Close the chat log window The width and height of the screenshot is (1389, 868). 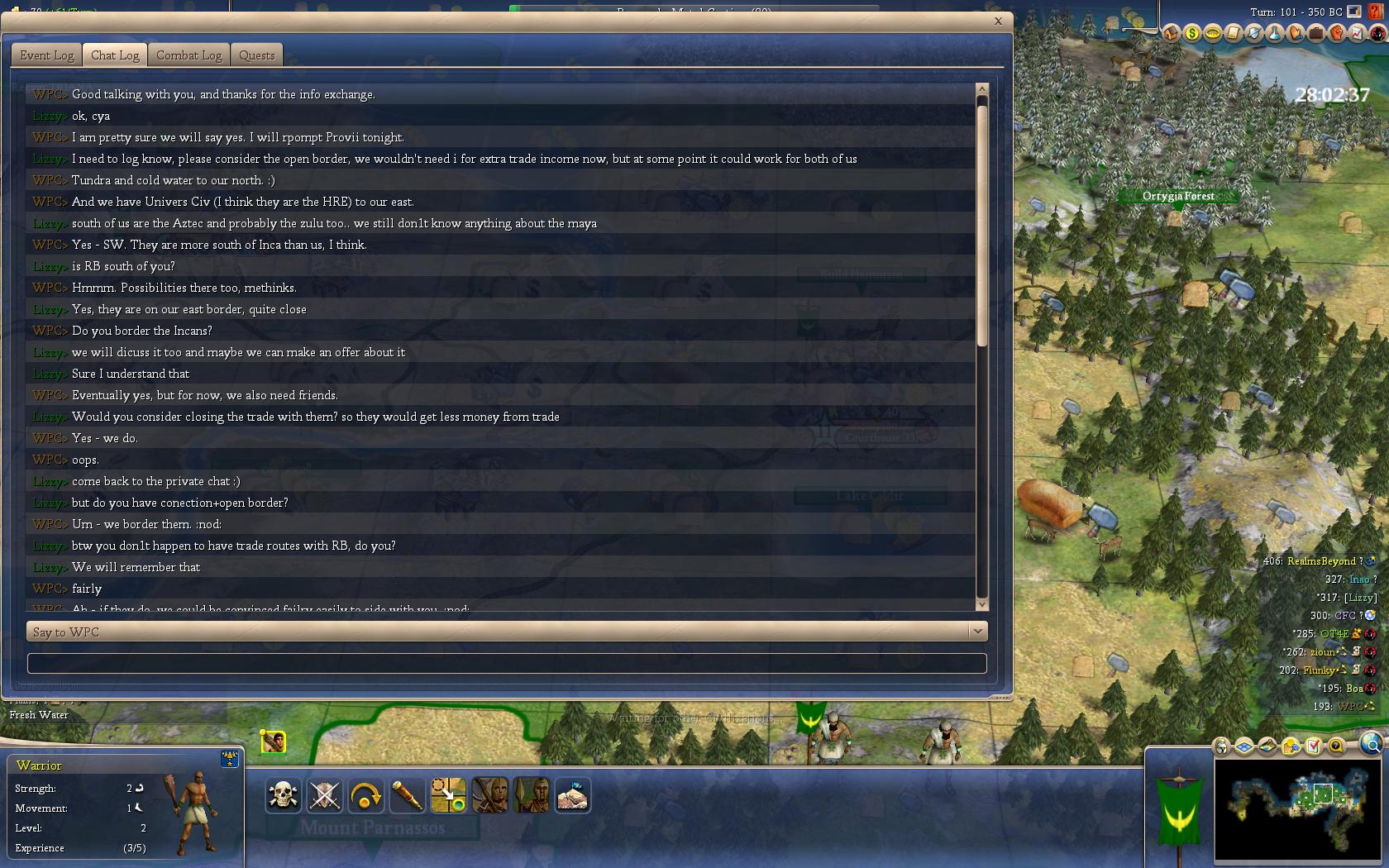[998, 21]
